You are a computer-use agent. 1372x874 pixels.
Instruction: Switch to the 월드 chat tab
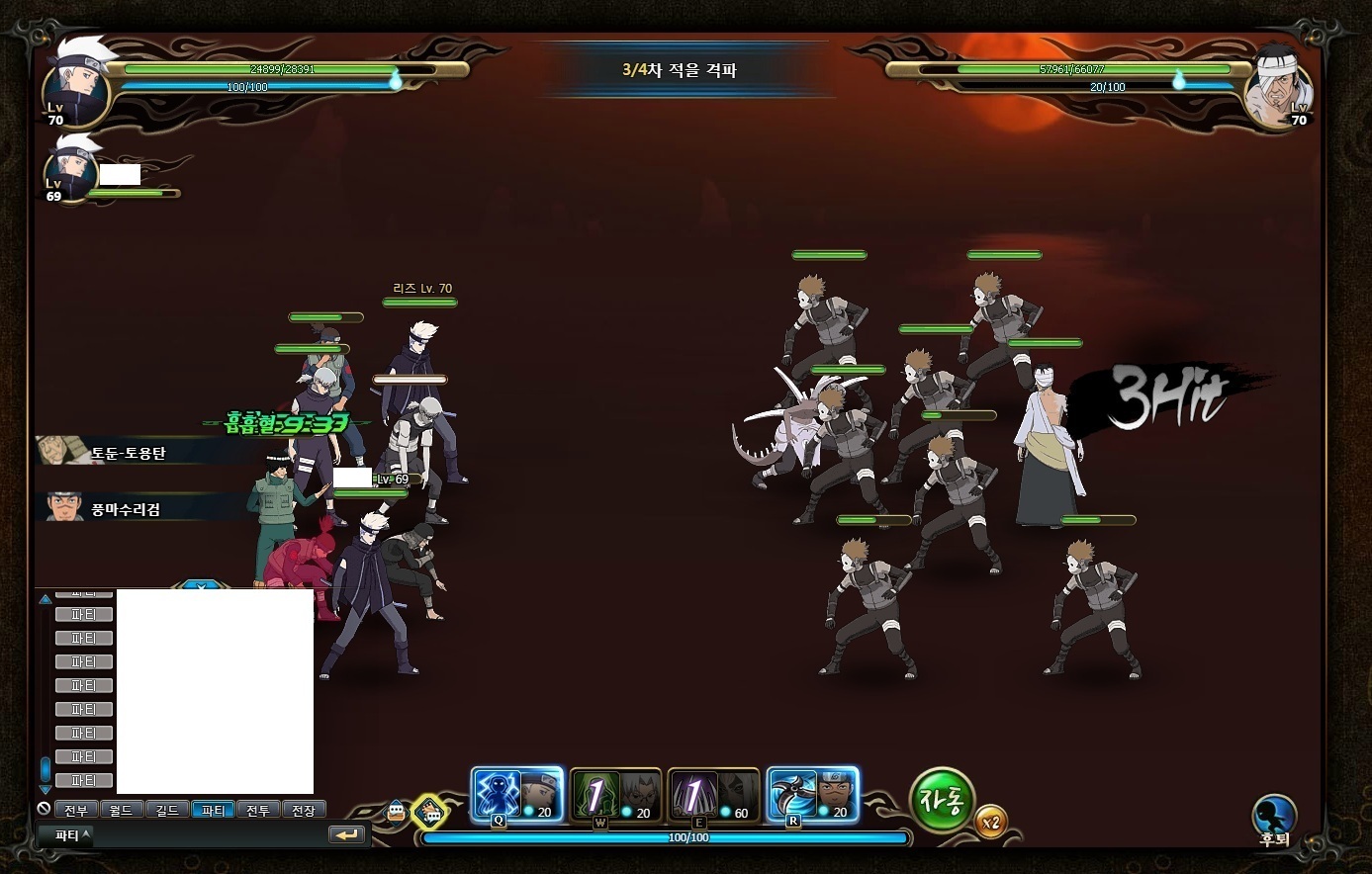pyautogui.click(x=122, y=810)
